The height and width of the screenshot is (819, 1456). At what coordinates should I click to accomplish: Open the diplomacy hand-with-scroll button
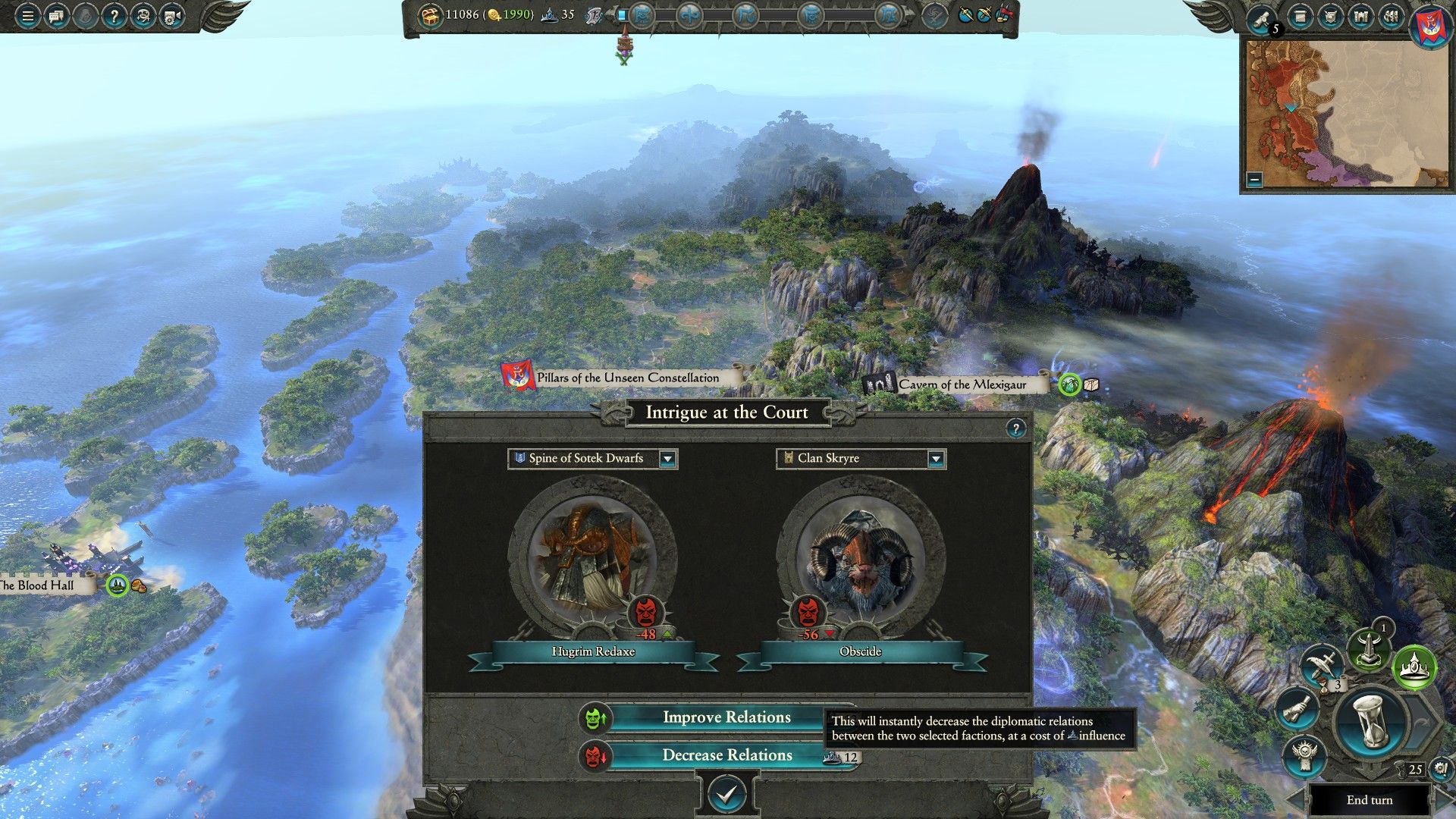click(x=1298, y=709)
